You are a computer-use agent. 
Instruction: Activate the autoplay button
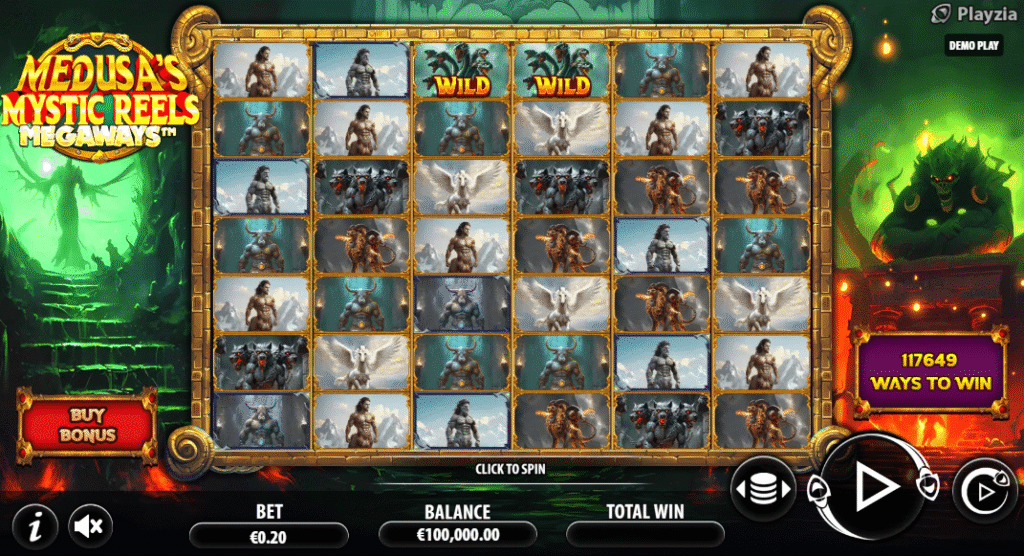(984, 491)
